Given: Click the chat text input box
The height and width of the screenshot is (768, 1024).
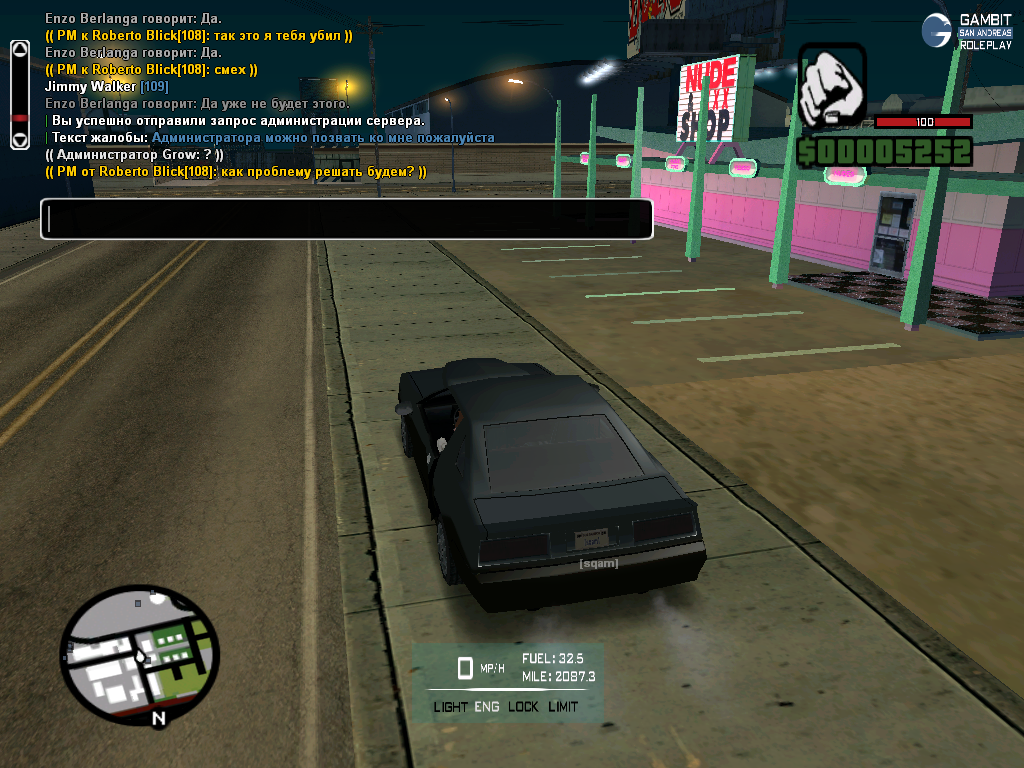Looking at the screenshot, I should (346, 219).
